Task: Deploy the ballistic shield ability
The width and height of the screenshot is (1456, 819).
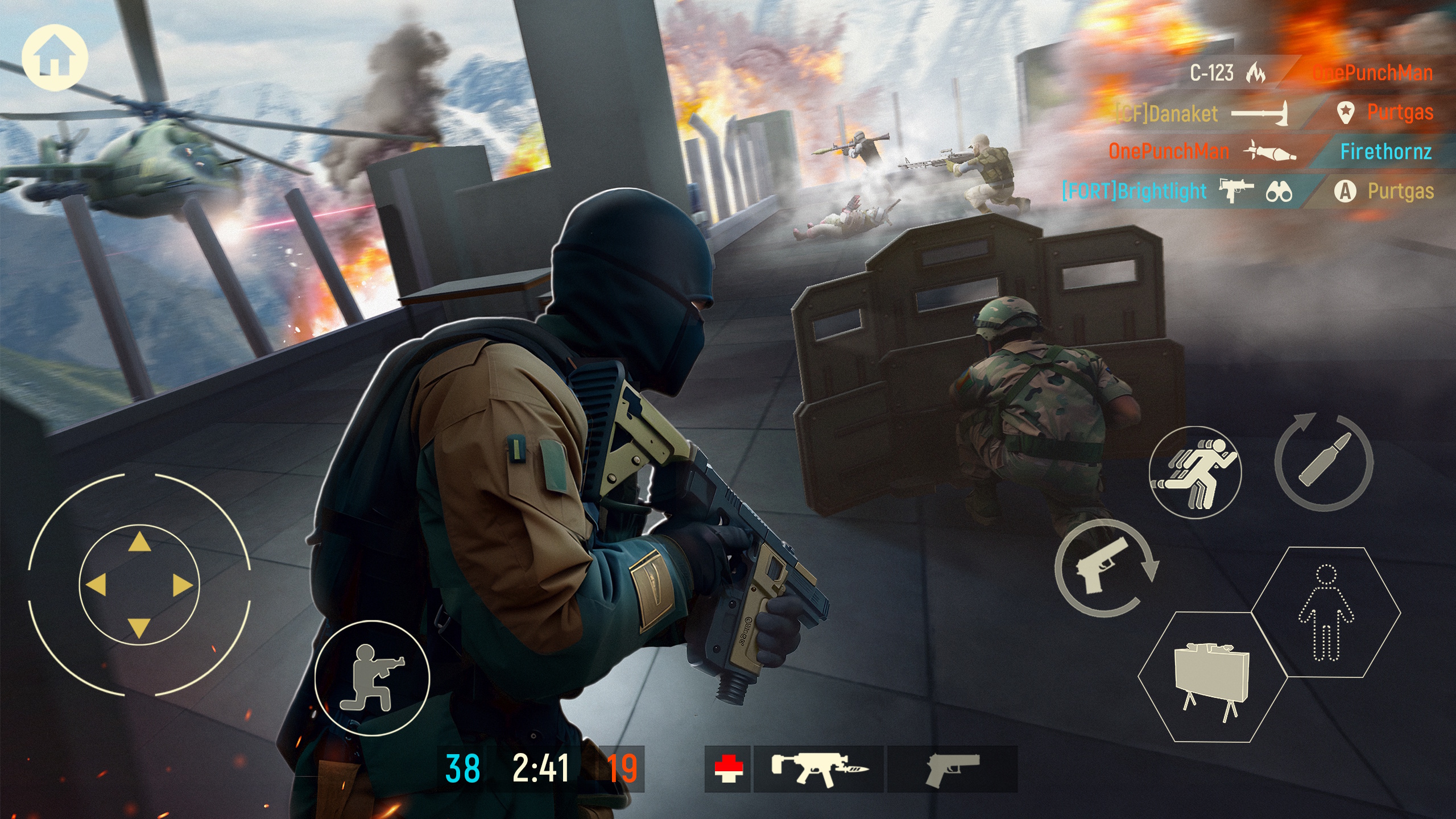Action: point(1212,677)
